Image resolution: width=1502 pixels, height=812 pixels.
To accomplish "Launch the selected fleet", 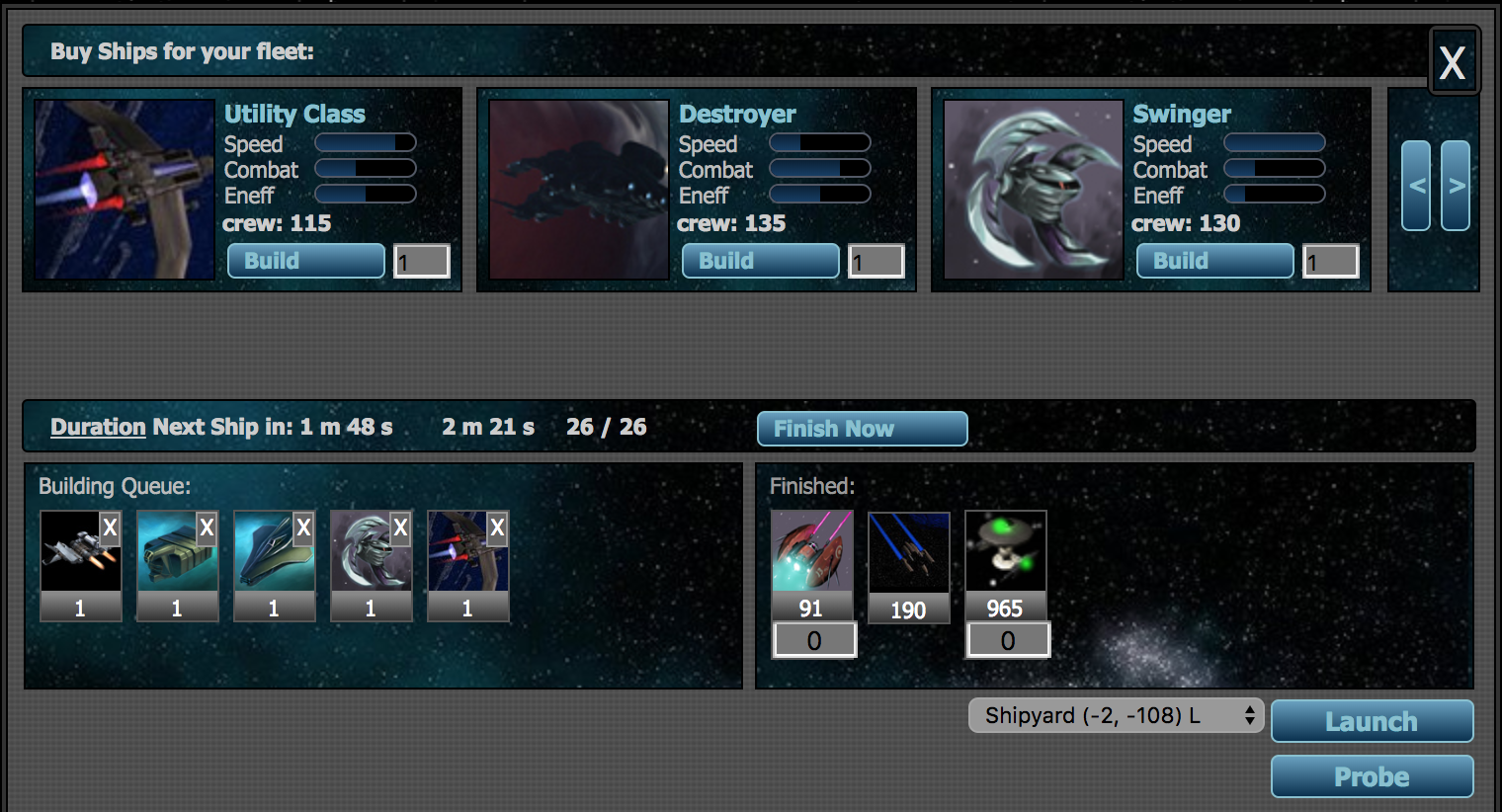I will [1372, 721].
